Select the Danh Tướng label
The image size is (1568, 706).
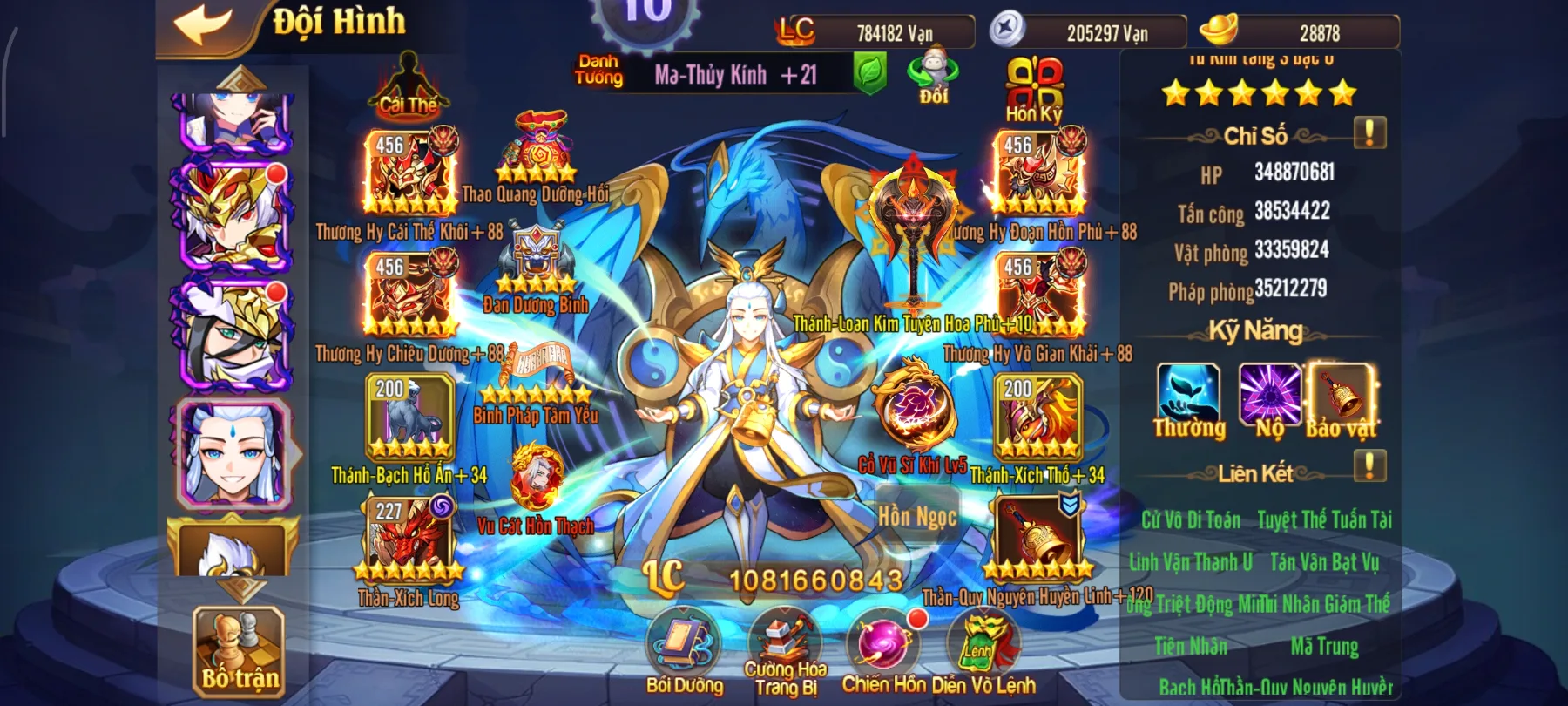coord(598,71)
